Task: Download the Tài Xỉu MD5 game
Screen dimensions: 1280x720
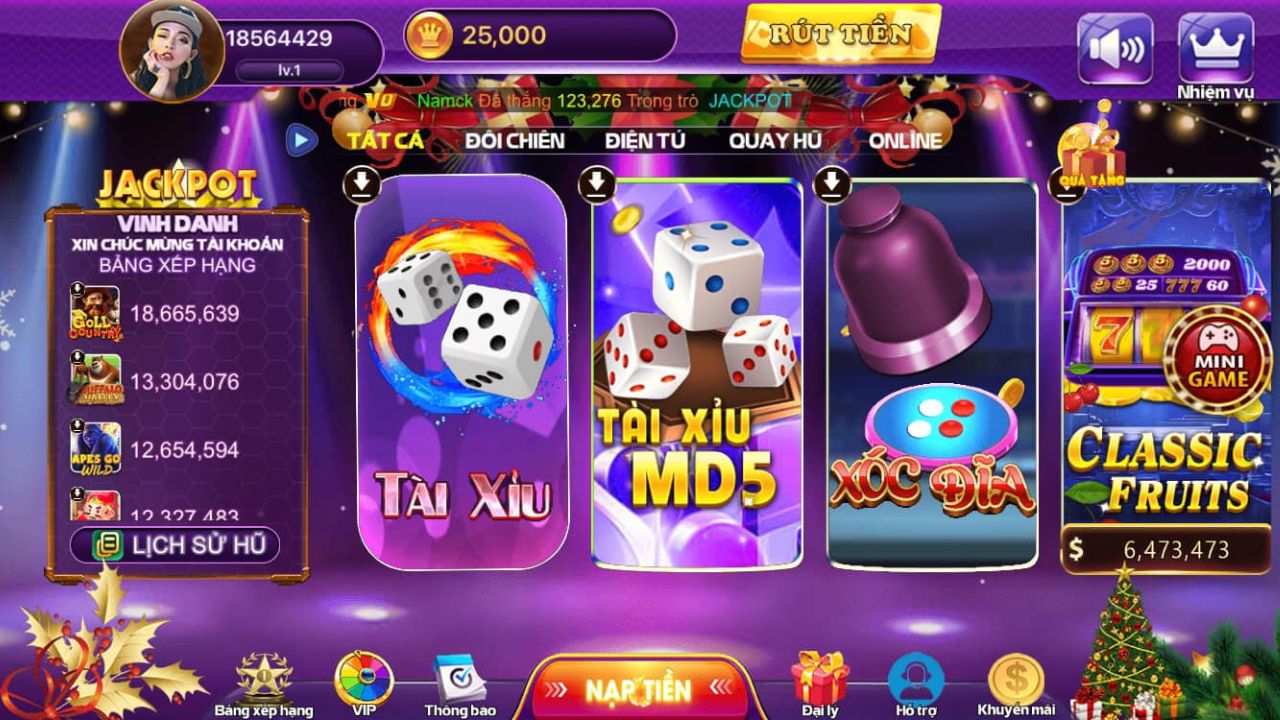Action: click(x=598, y=185)
